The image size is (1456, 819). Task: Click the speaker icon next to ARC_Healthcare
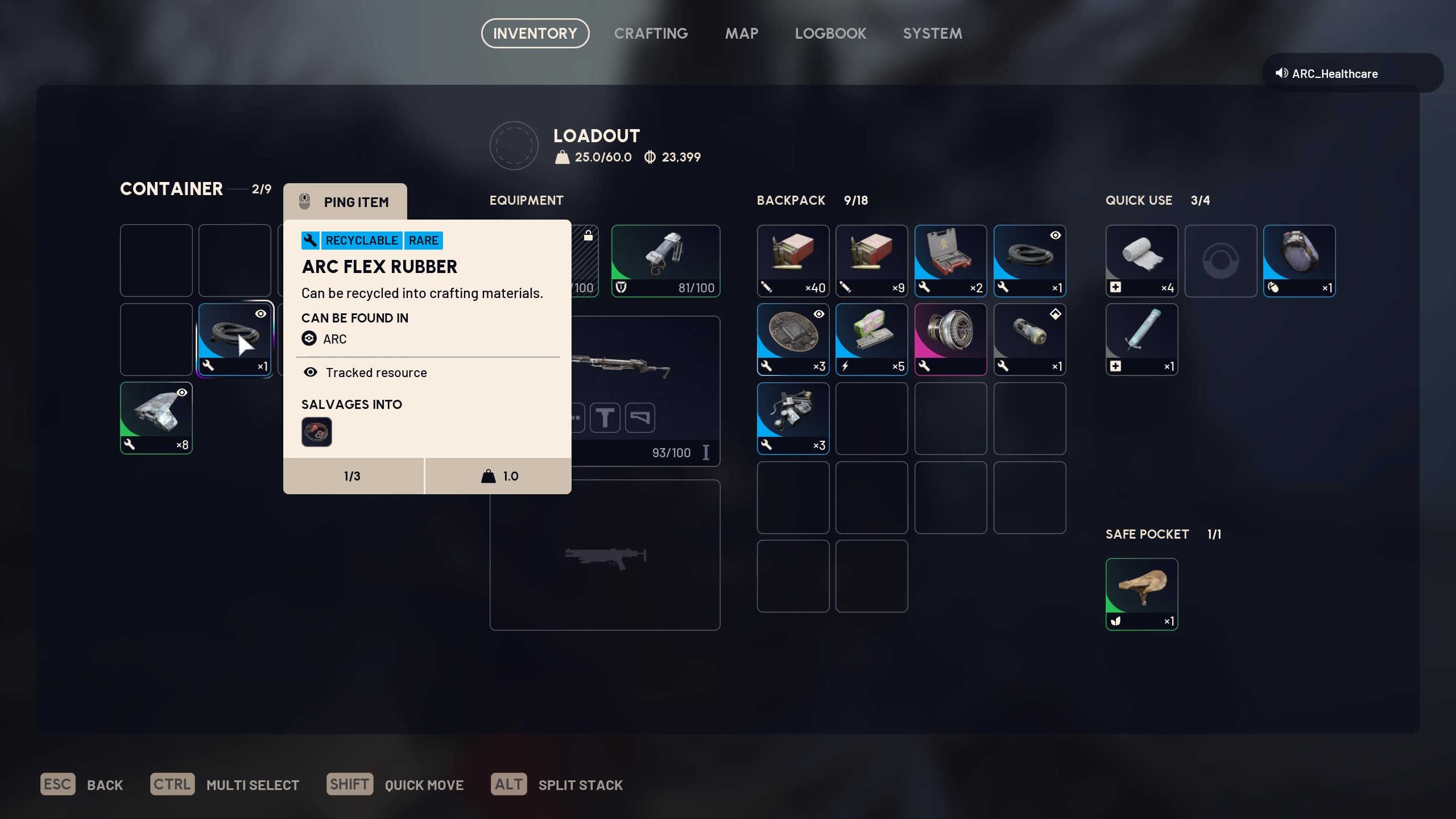click(x=1280, y=73)
